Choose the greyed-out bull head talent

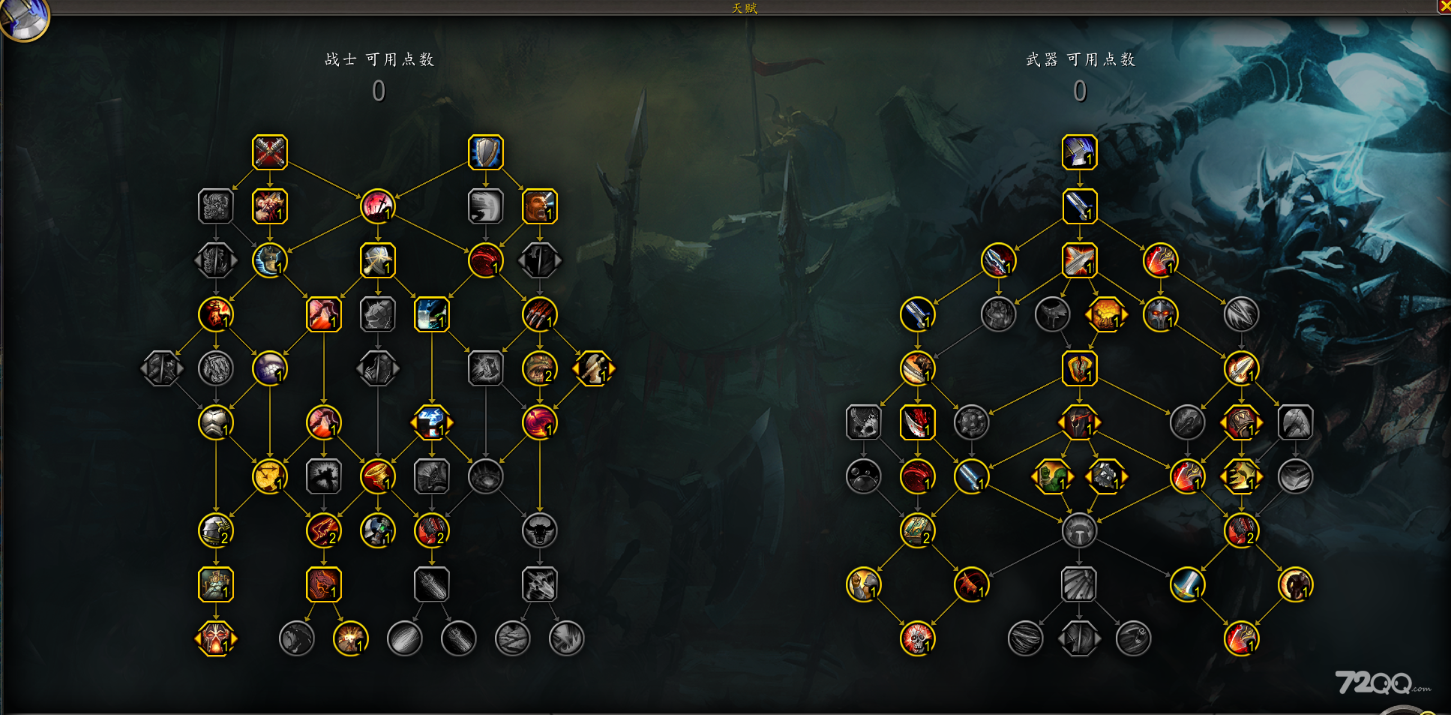pyautogui.click(x=540, y=531)
